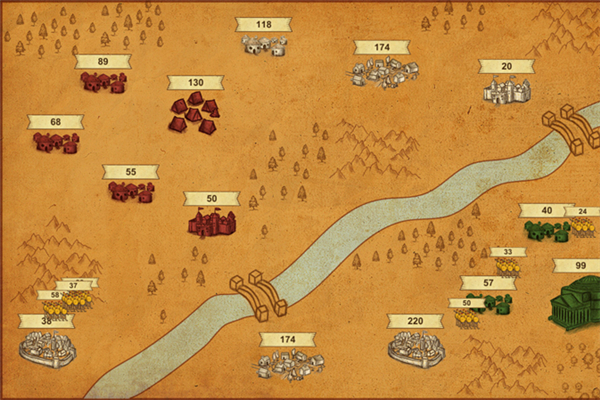Click the red fortress labeled 50
This screenshot has height=400, width=600.
tap(211, 222)
